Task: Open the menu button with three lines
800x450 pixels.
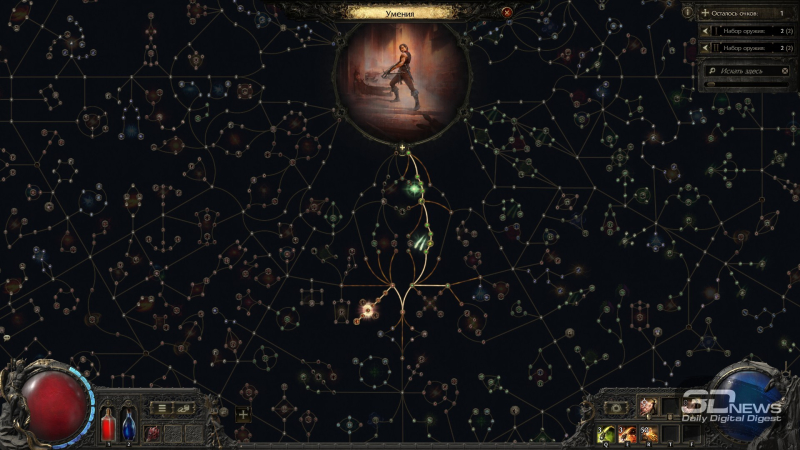Action: pos(163,408)
